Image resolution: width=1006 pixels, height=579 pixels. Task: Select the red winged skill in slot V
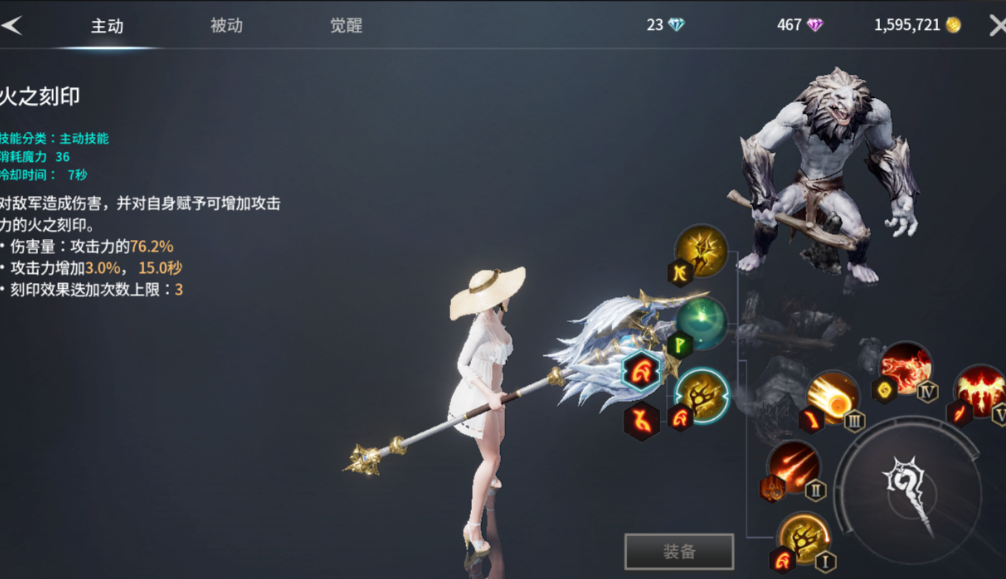[x=980, y=389]
